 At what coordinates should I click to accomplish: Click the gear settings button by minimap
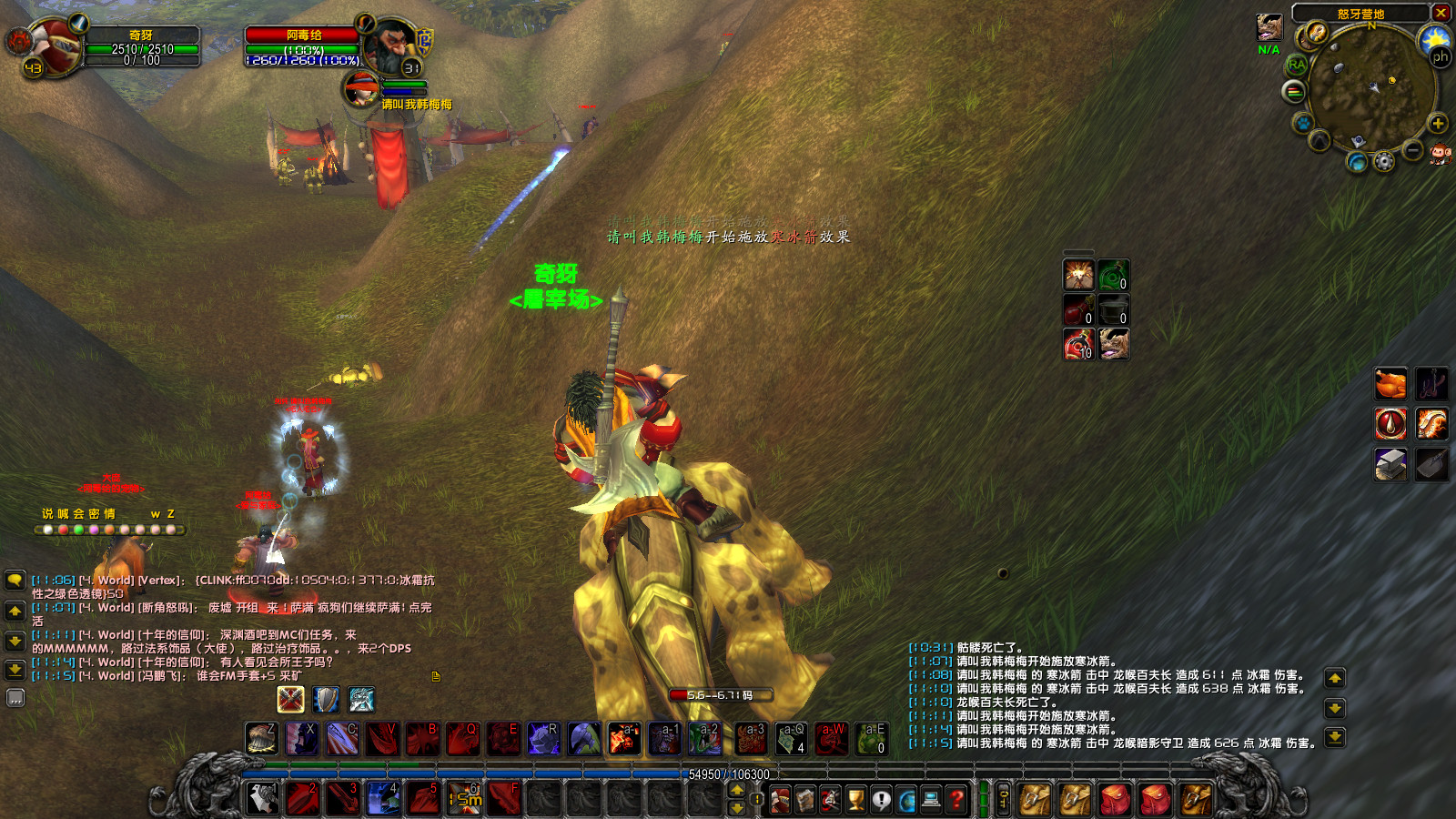tap(1384, 162)
